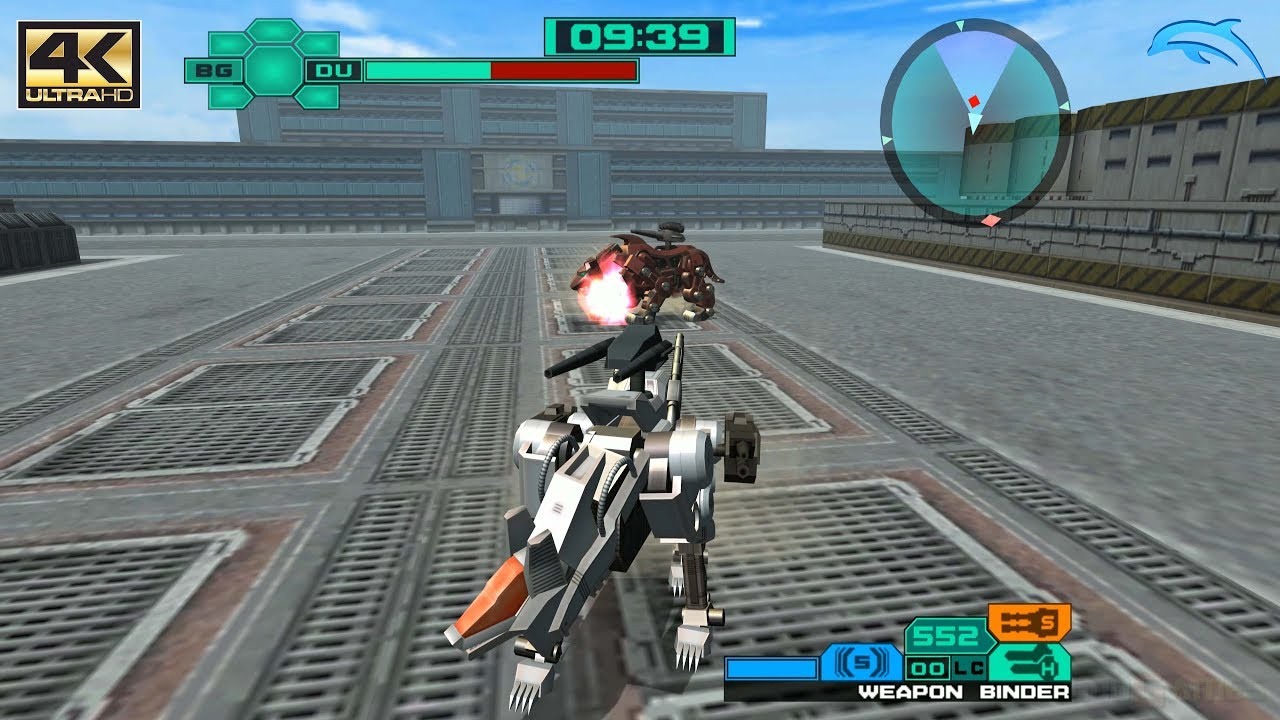Select the orange S weapon icon

pyautogui.click(x=1029, y=621)
